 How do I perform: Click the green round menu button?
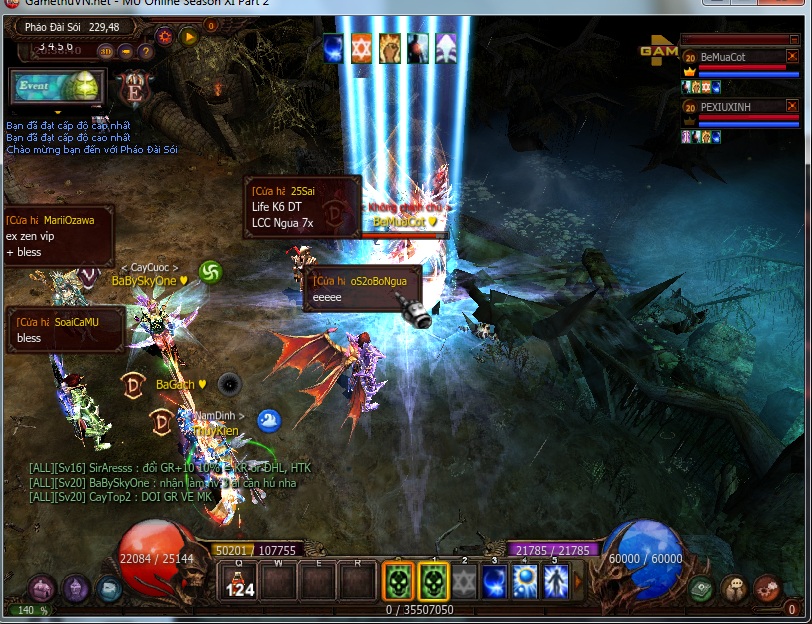point(700,589)
